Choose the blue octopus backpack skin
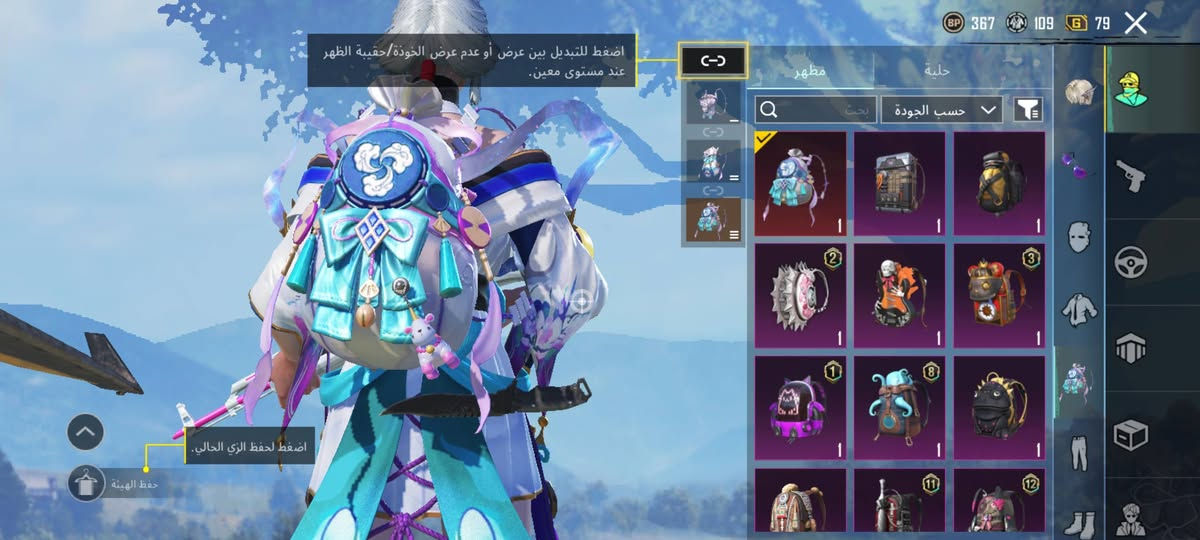This screenshot has width=1200, height=540. (899, 408)
